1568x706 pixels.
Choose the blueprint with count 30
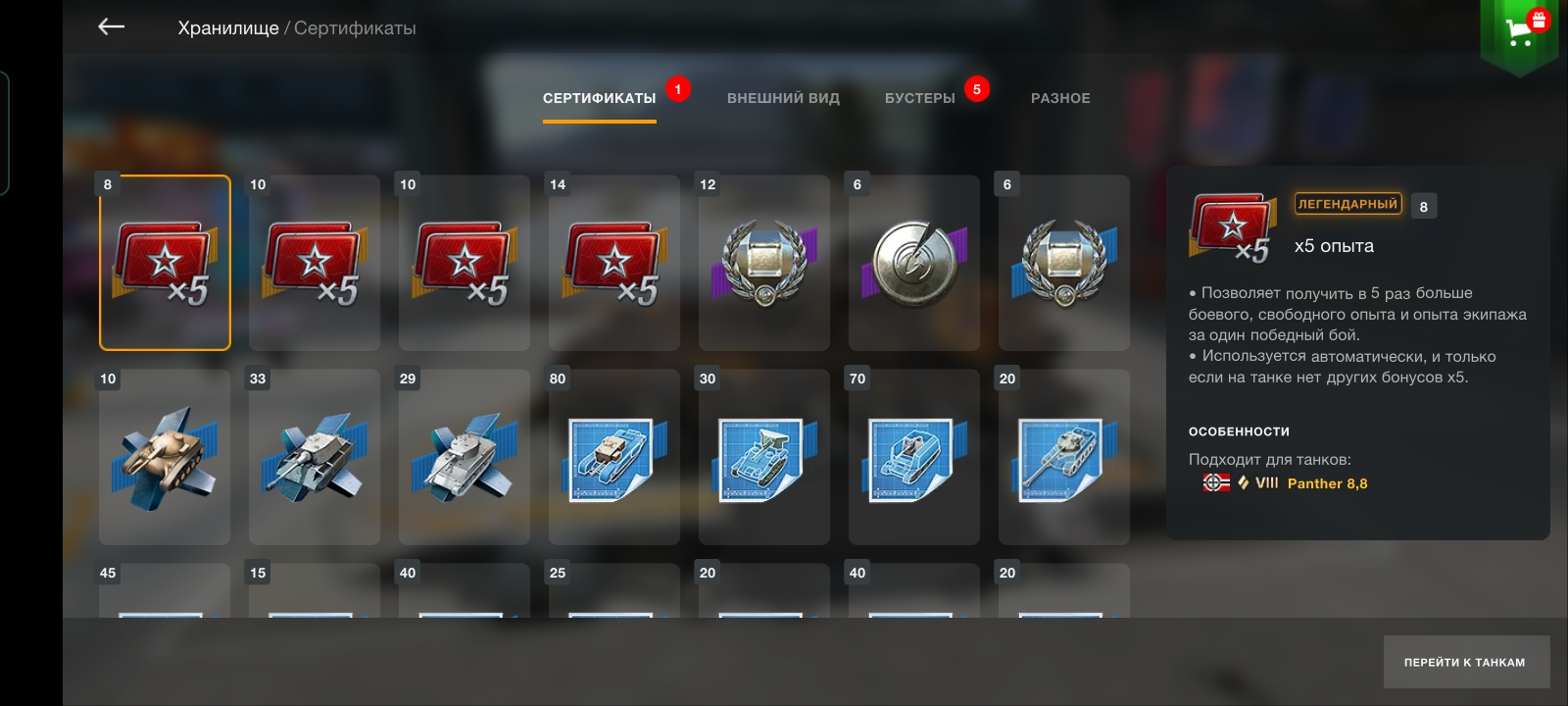click(x=764, y=457)
